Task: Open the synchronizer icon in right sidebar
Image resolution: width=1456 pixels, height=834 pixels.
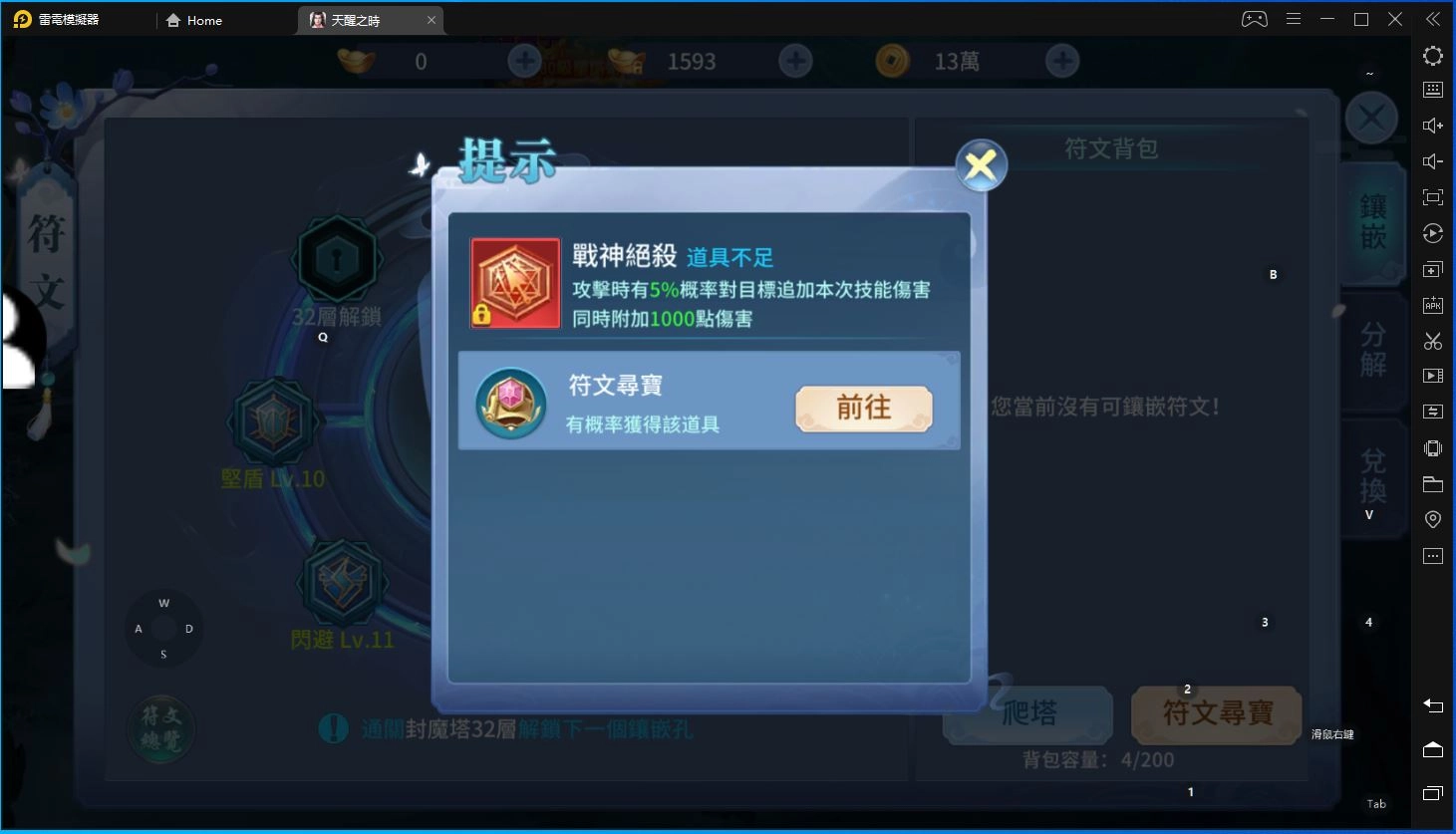Action: click(1432, 411)
